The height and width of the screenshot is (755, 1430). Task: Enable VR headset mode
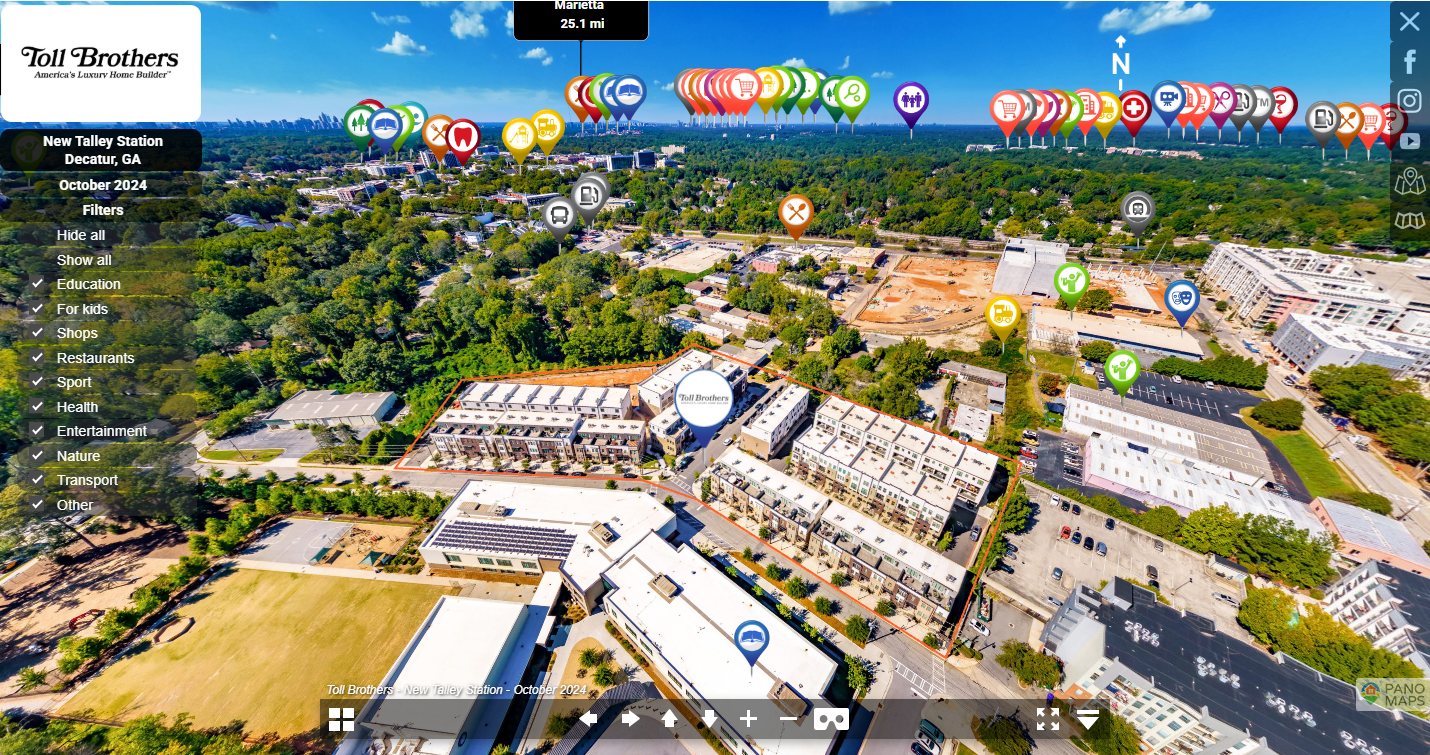(x=831, y=719)
